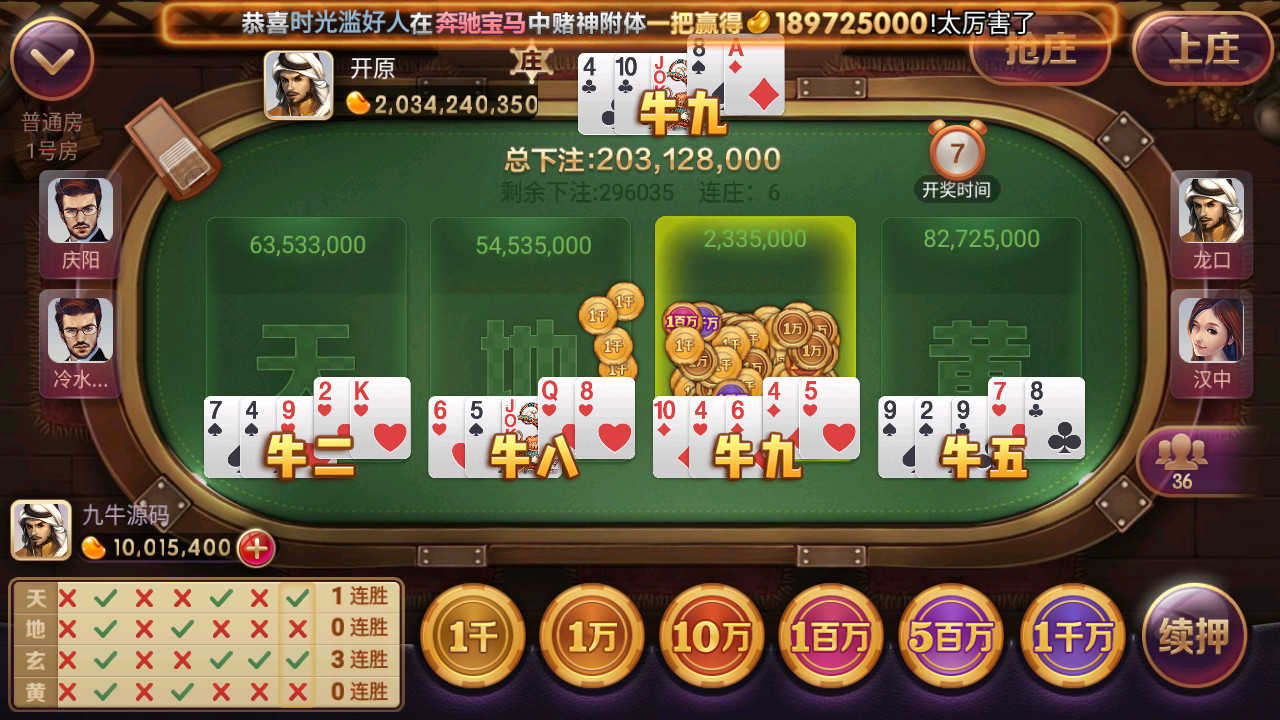Place a bet on the 黄 zone
The width and height of the screenshot is (1280, 720).
click(x=981, y=300)
